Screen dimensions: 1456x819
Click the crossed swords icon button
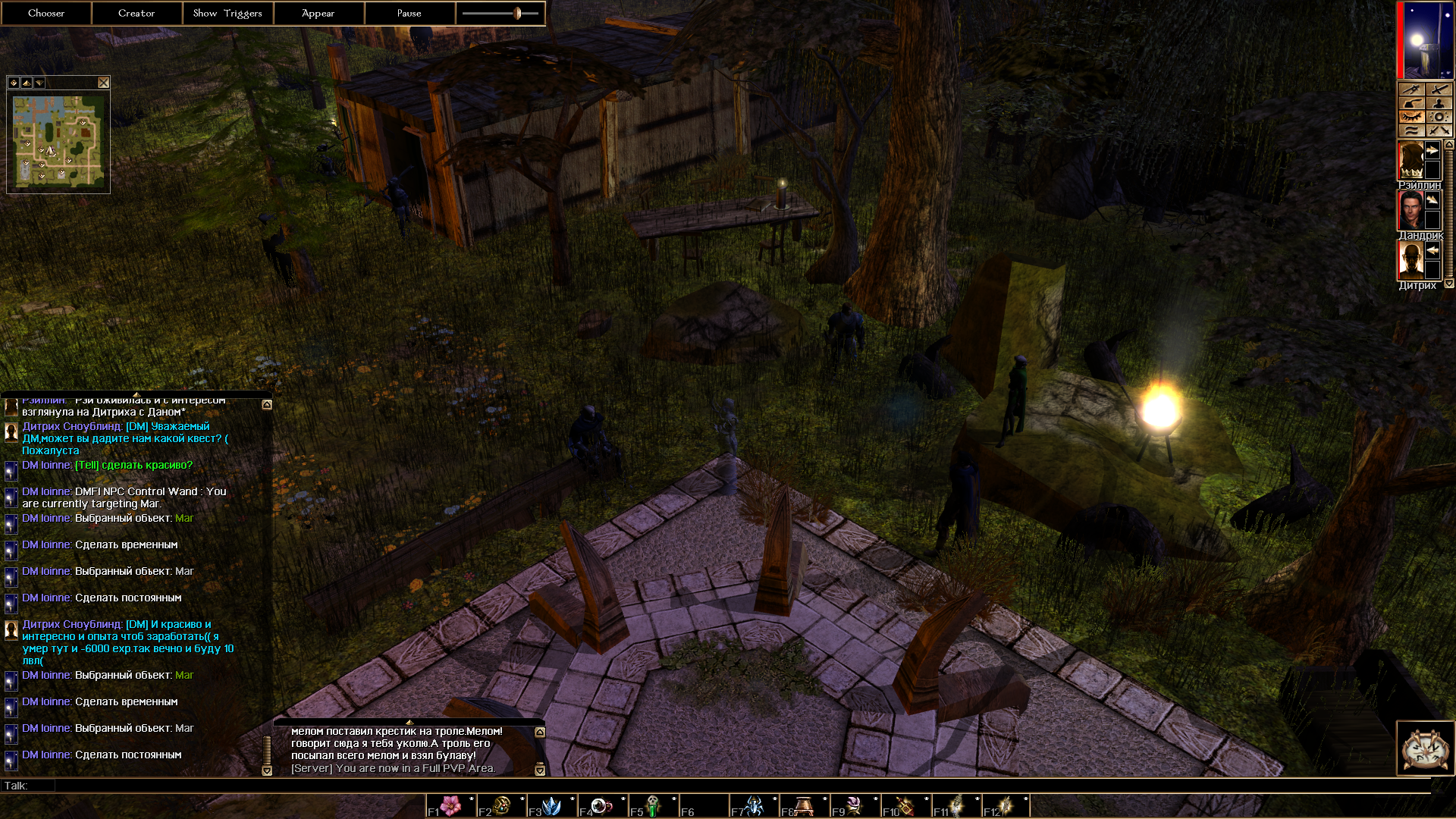[x=1439, y=130]
